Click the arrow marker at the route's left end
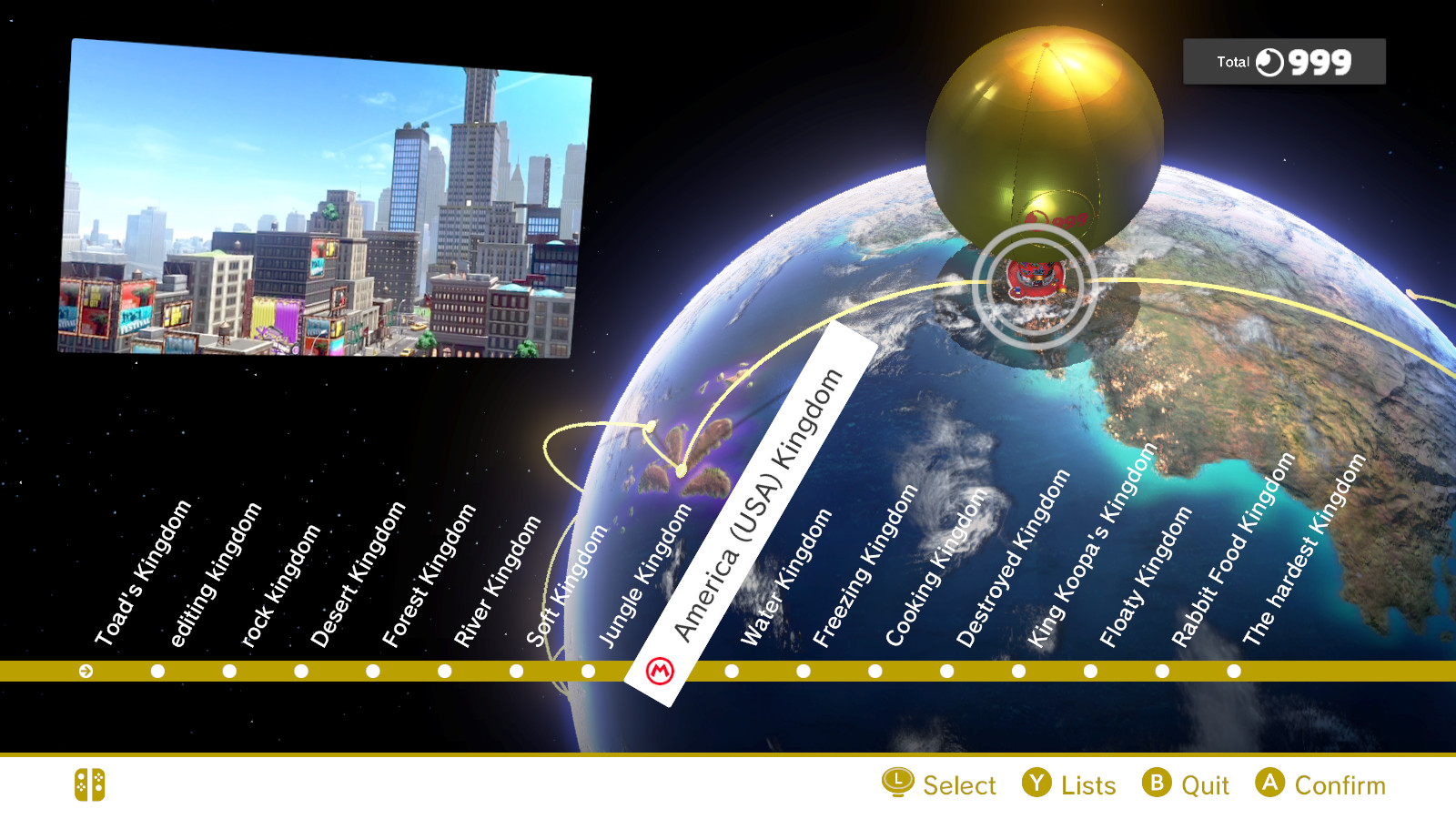 click(86, 672)
